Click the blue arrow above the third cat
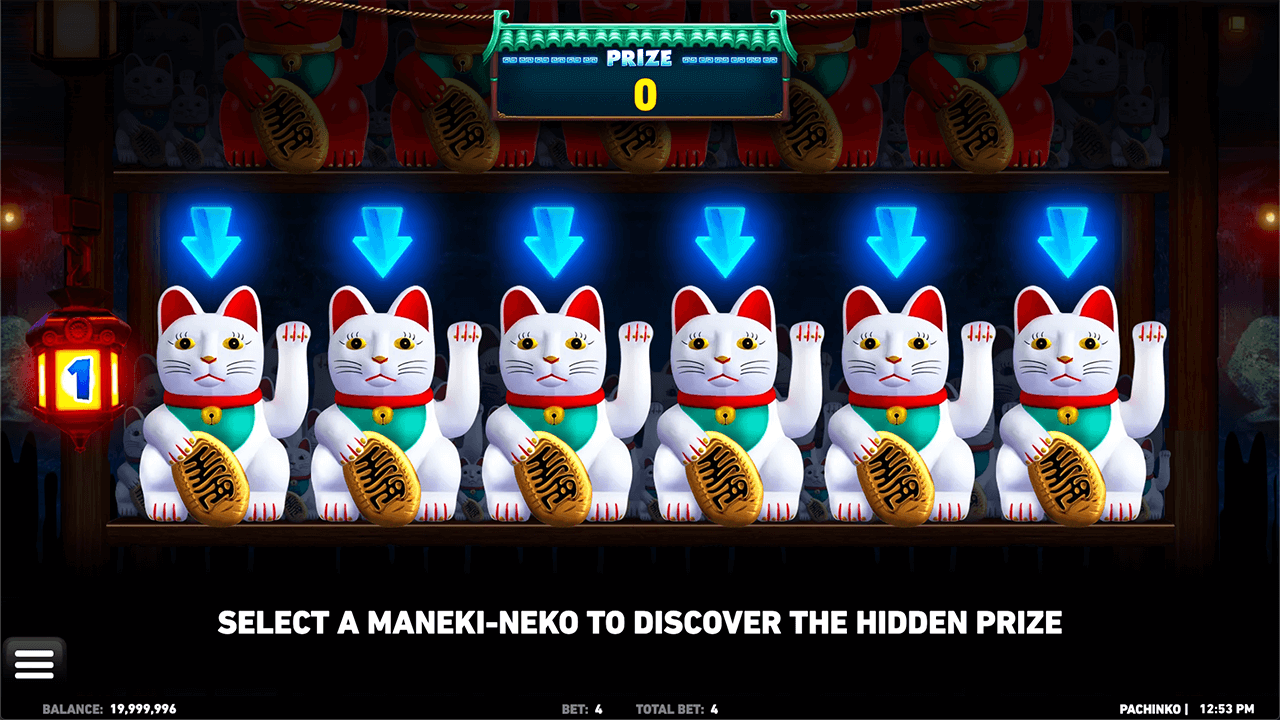 coord(551,240)
